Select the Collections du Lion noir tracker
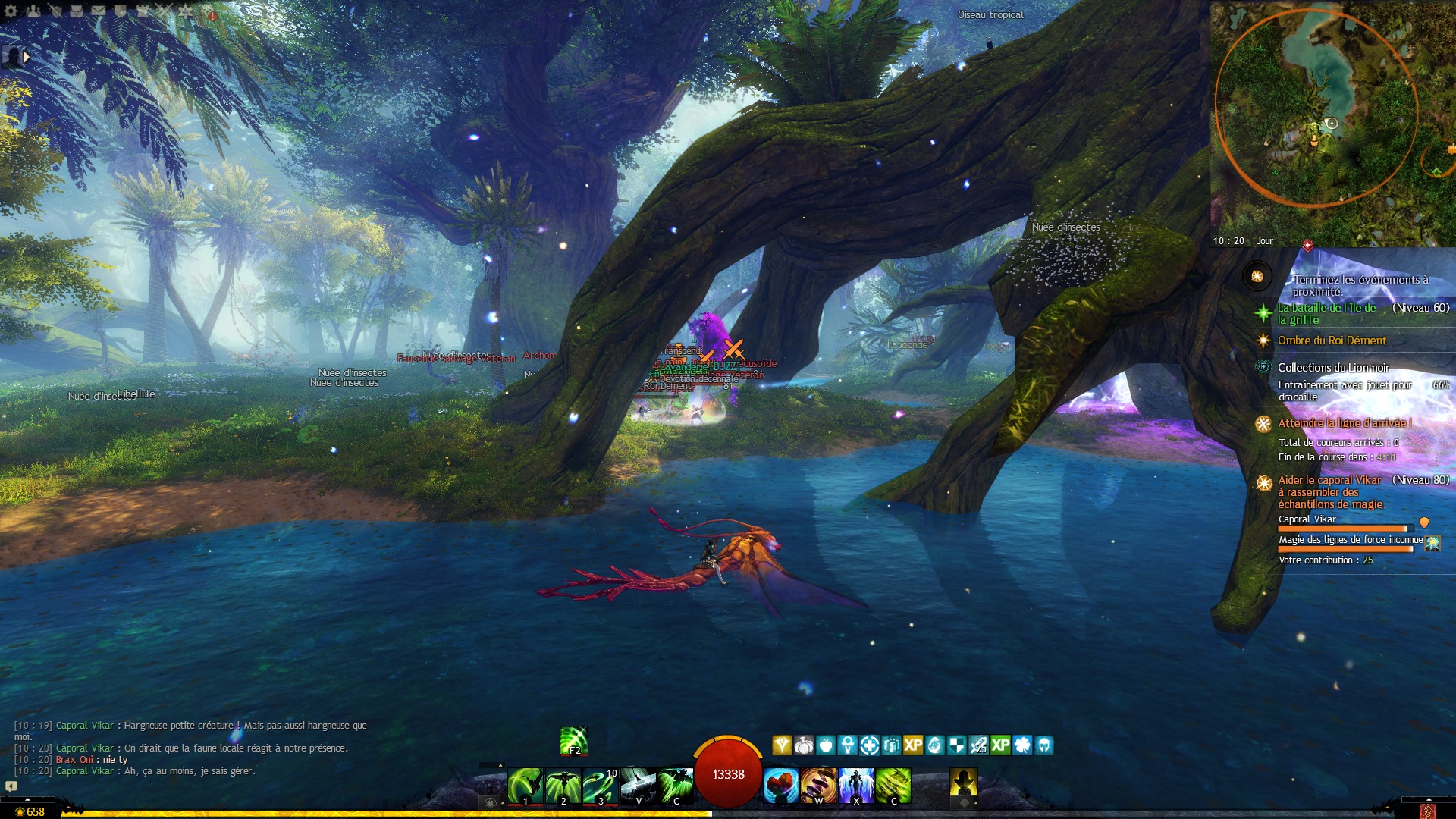The width and height of the screenshot is (1456, 819). coord(1333,368)
